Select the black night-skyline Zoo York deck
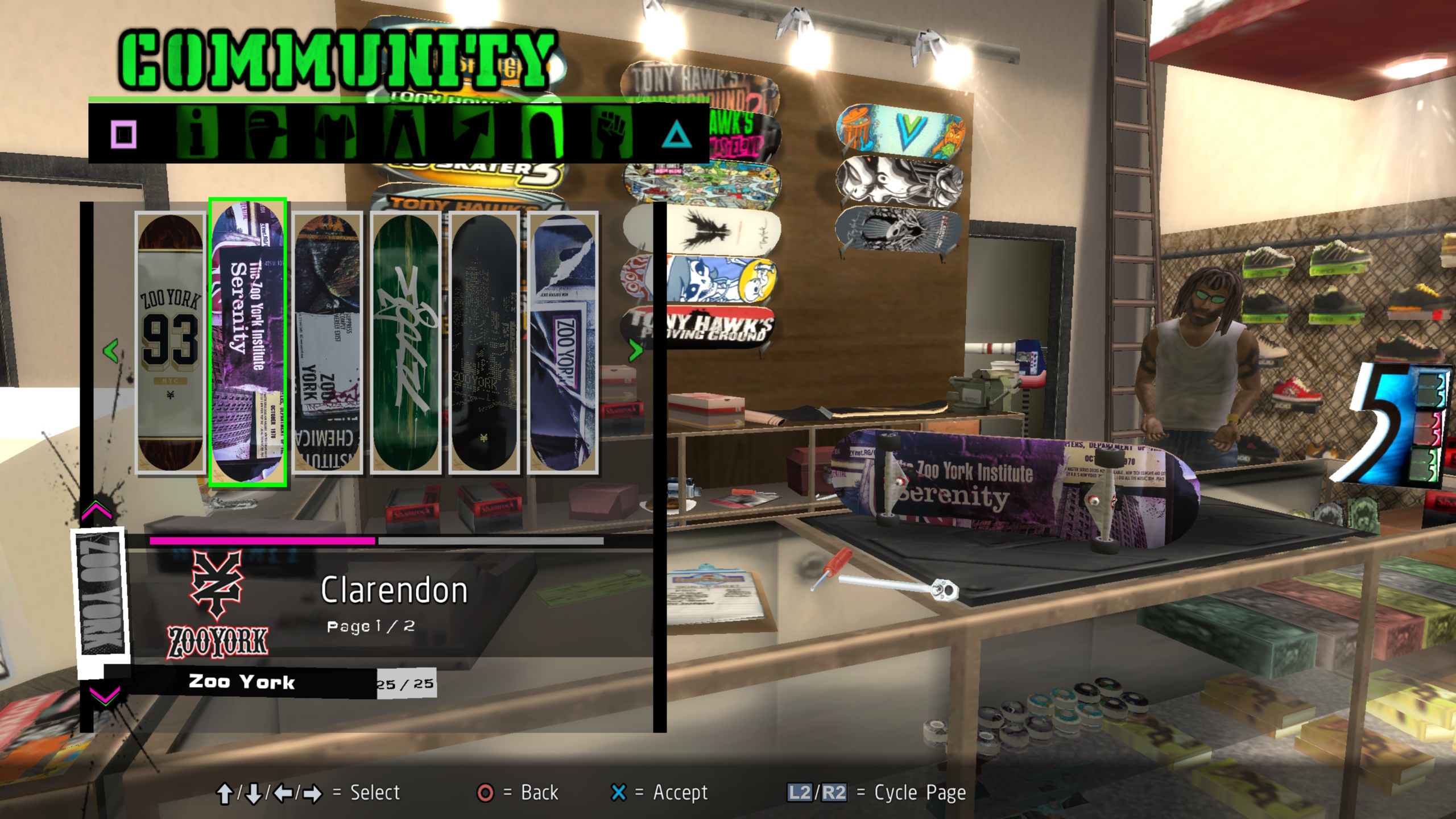 pos(484,342)
